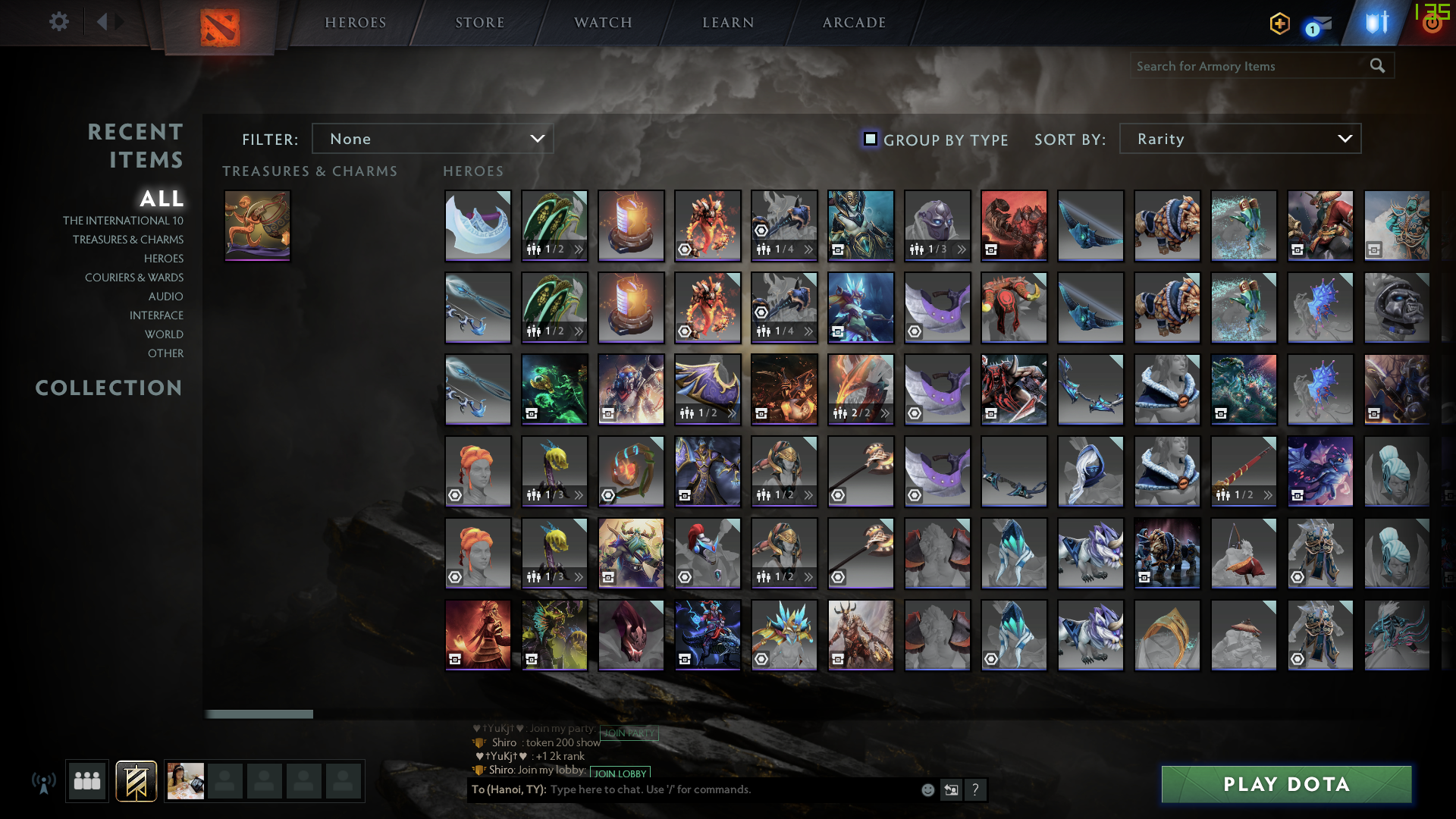Click the PLAY DOTA button
The width and height of the screenshot is (1456, 819).
(1285, 784)
